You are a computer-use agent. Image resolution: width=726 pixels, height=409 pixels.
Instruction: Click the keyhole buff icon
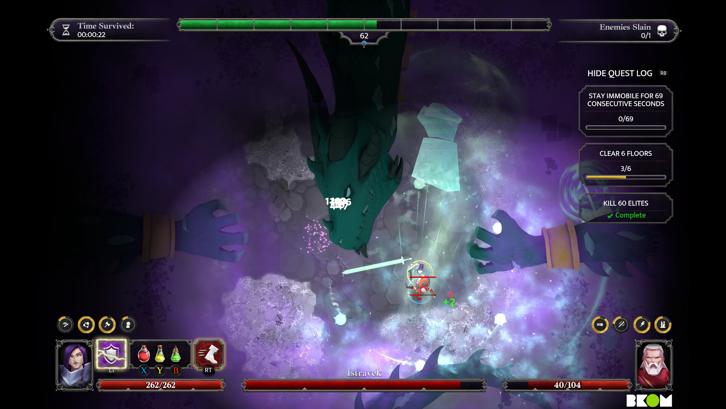(x=128, y=324)
